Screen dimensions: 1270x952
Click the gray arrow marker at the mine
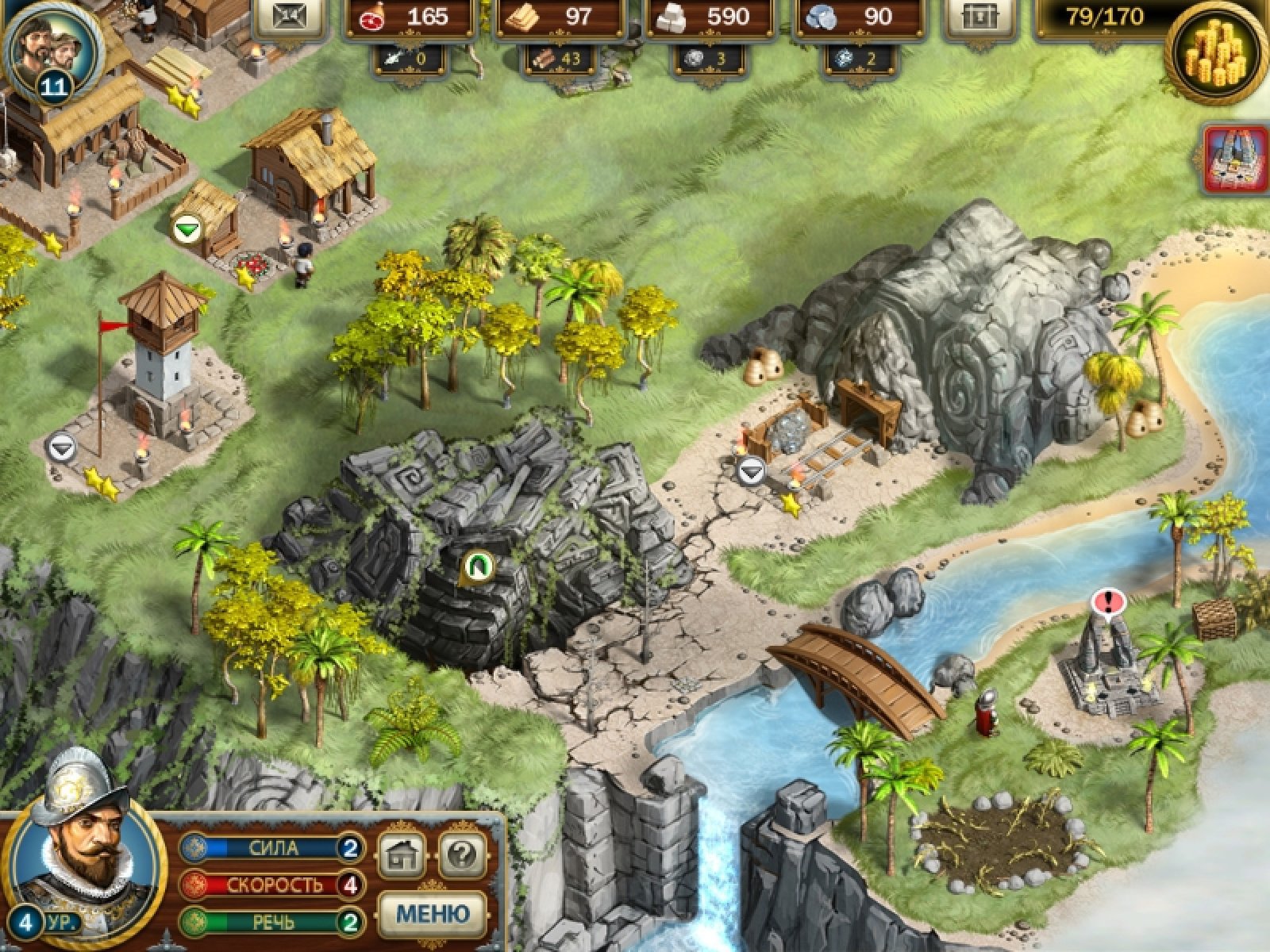(750, 471)
